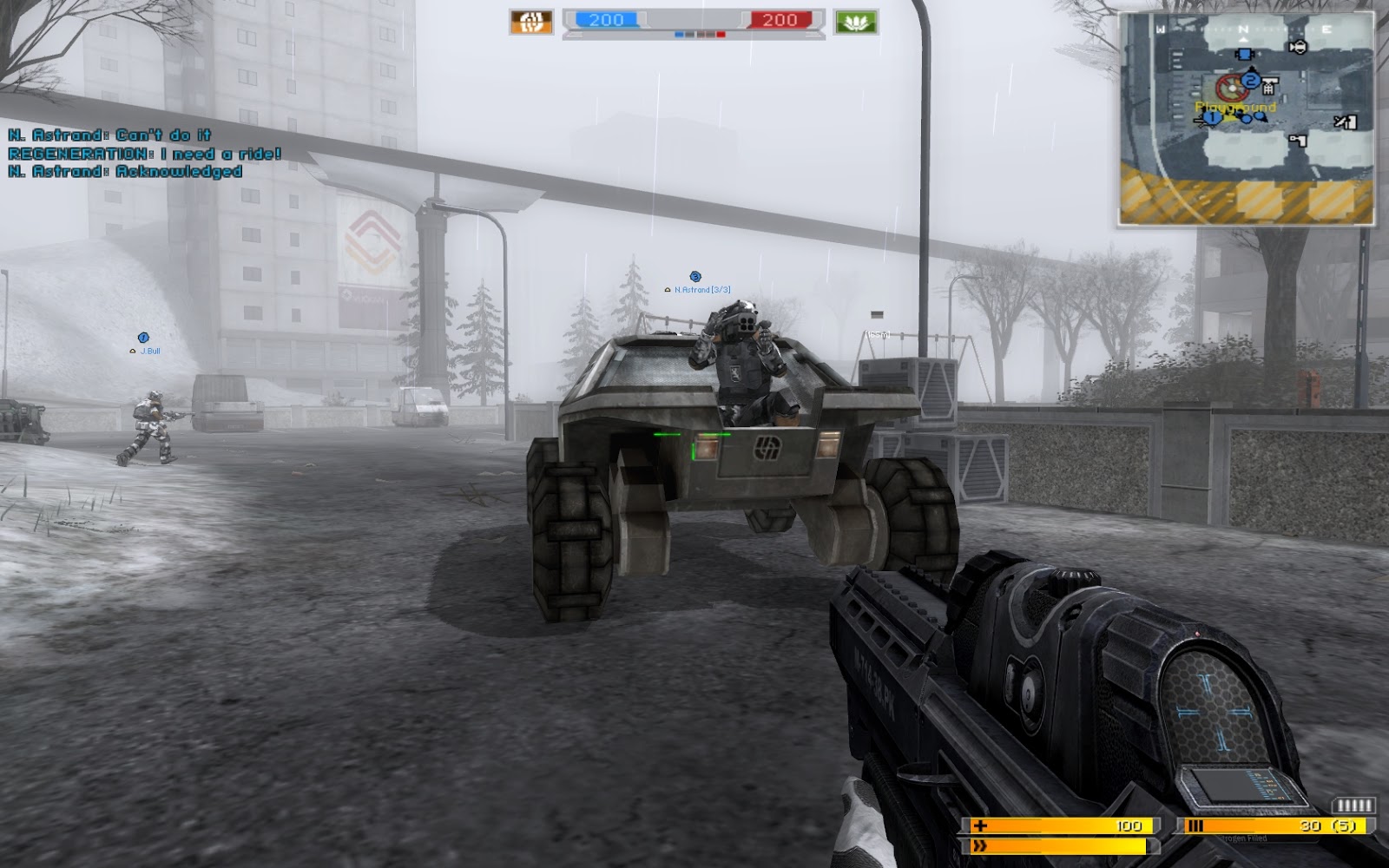1389x868 pixels.
Task: Click the North compass marker on the minimap
Action: 1243,29
